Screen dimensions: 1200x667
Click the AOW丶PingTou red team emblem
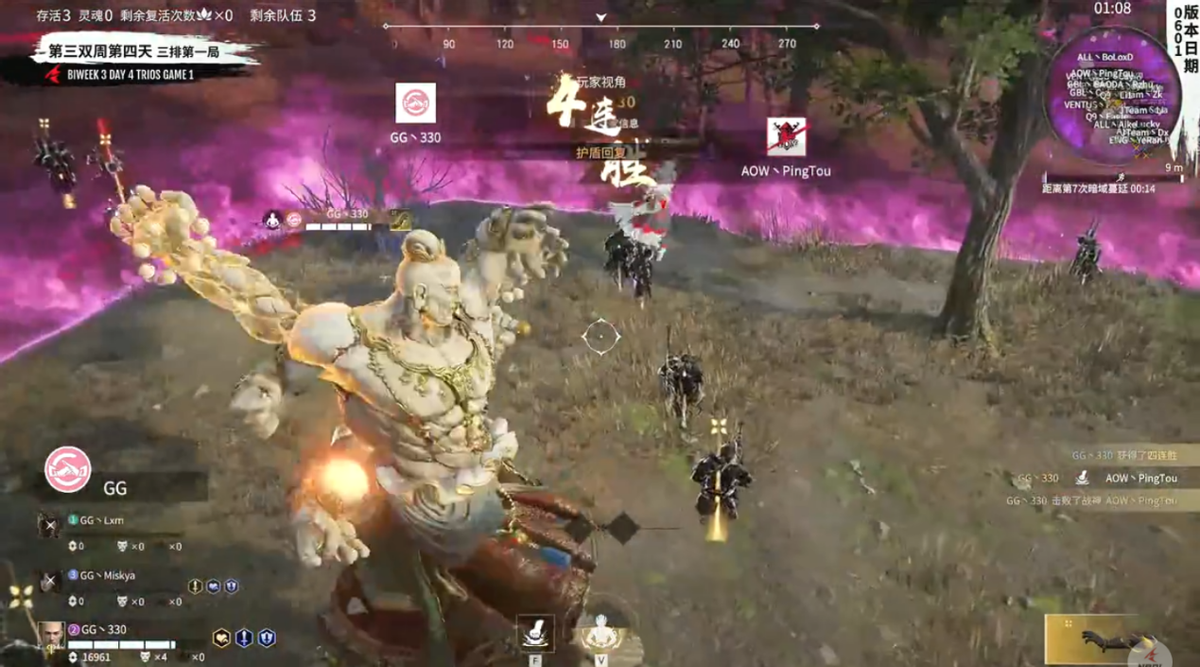(x=786, y=137)
